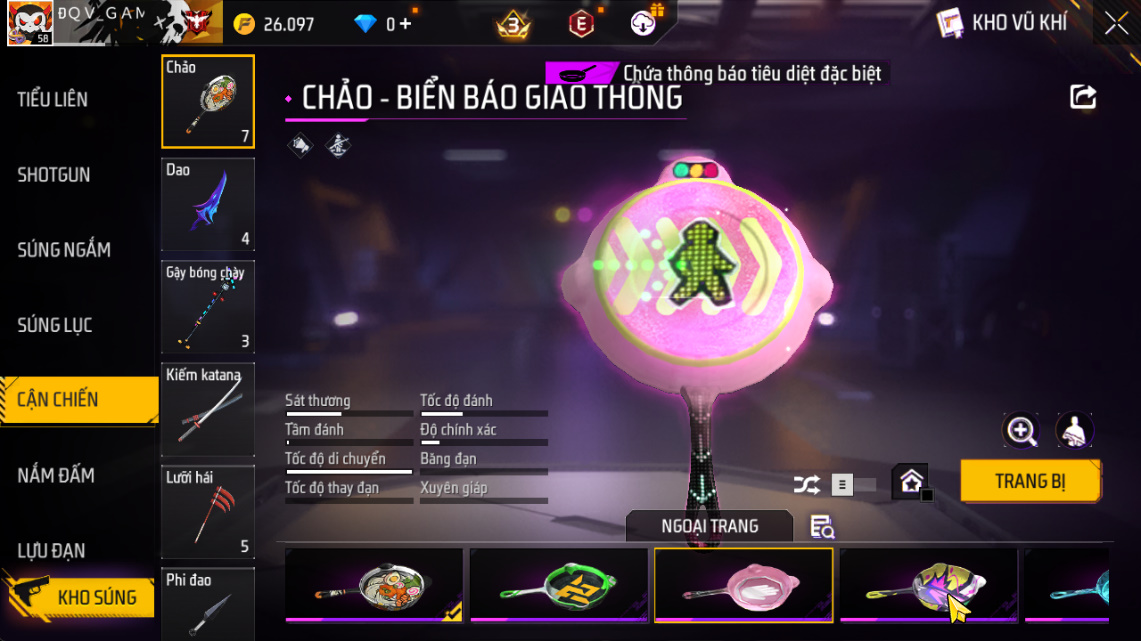
Task: Switch to the TIỂU LIÊN category
Action: (x=53, y=99)
